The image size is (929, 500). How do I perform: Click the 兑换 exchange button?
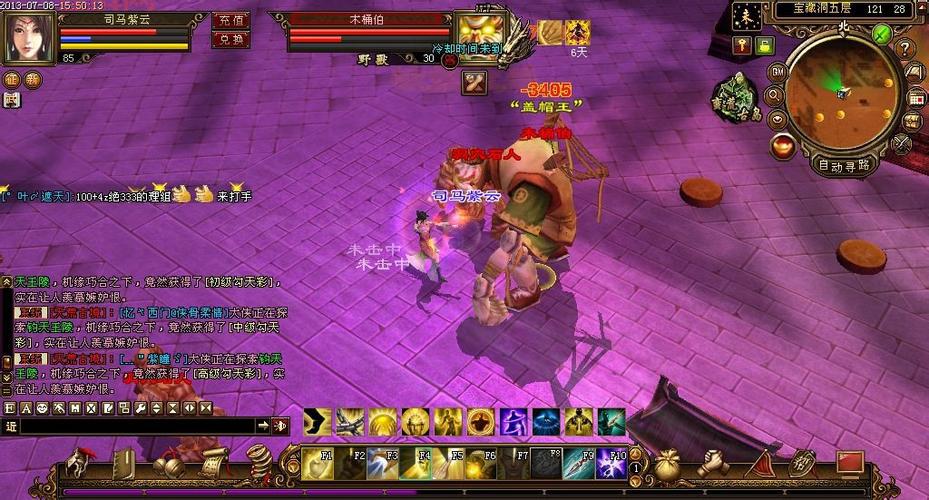click(231, 39)
